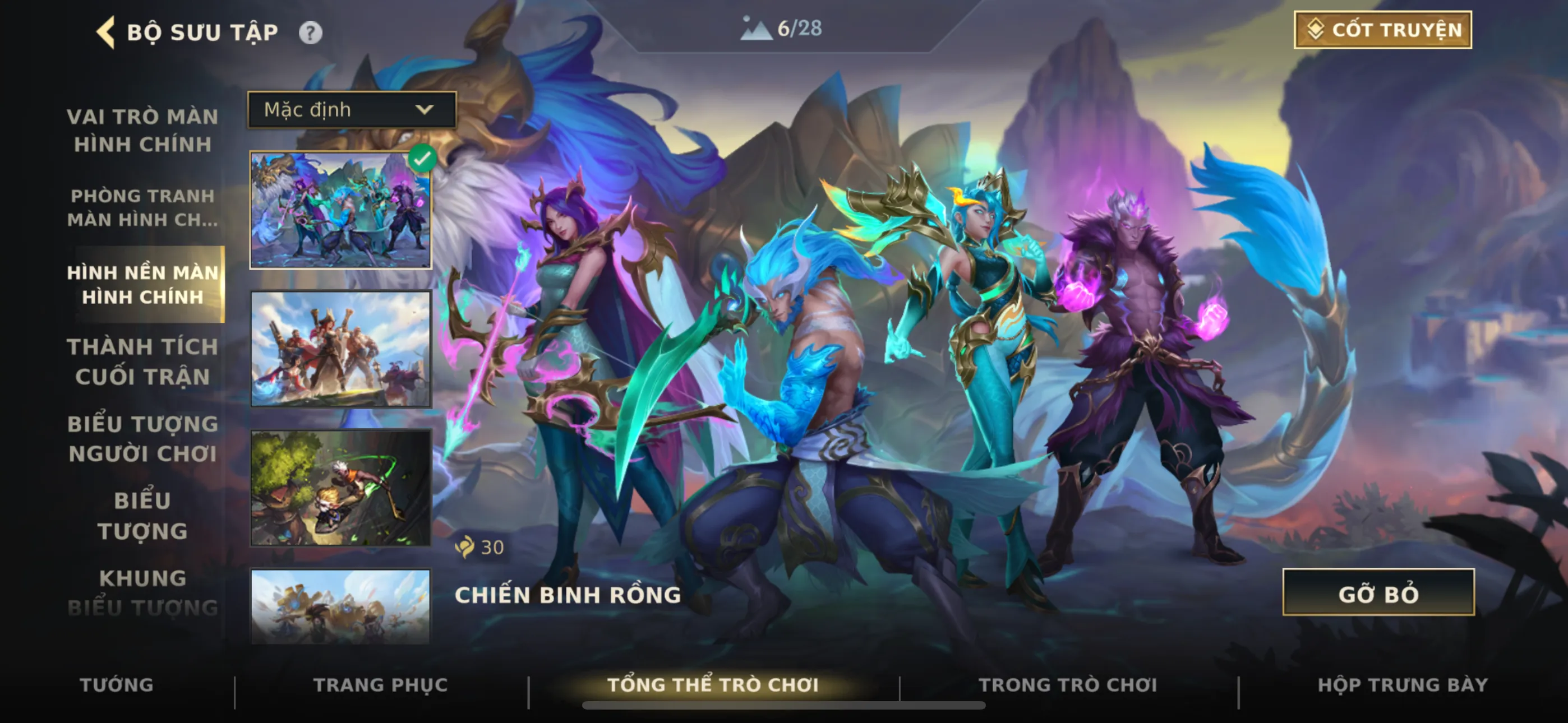
Task: Choose the pirate crew wallpaper thumbnail
Action: [x=340, y=349]
